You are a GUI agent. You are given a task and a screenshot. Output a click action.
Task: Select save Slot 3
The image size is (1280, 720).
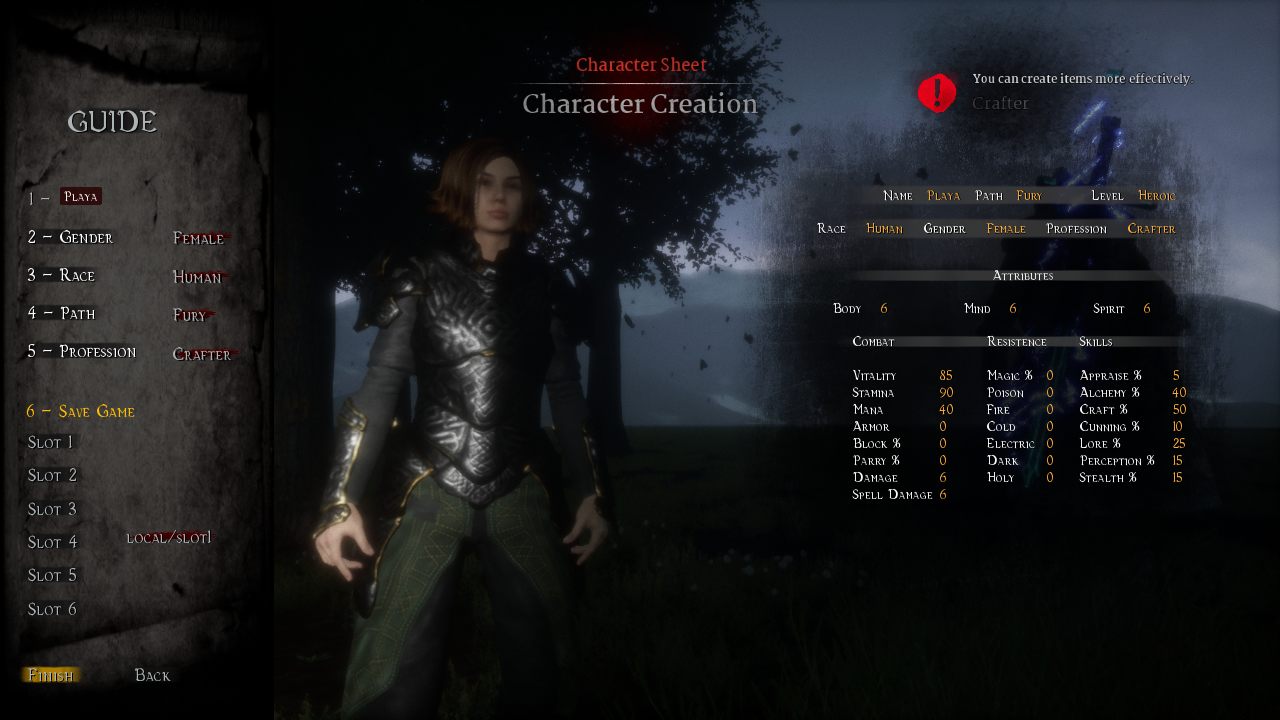52,509
